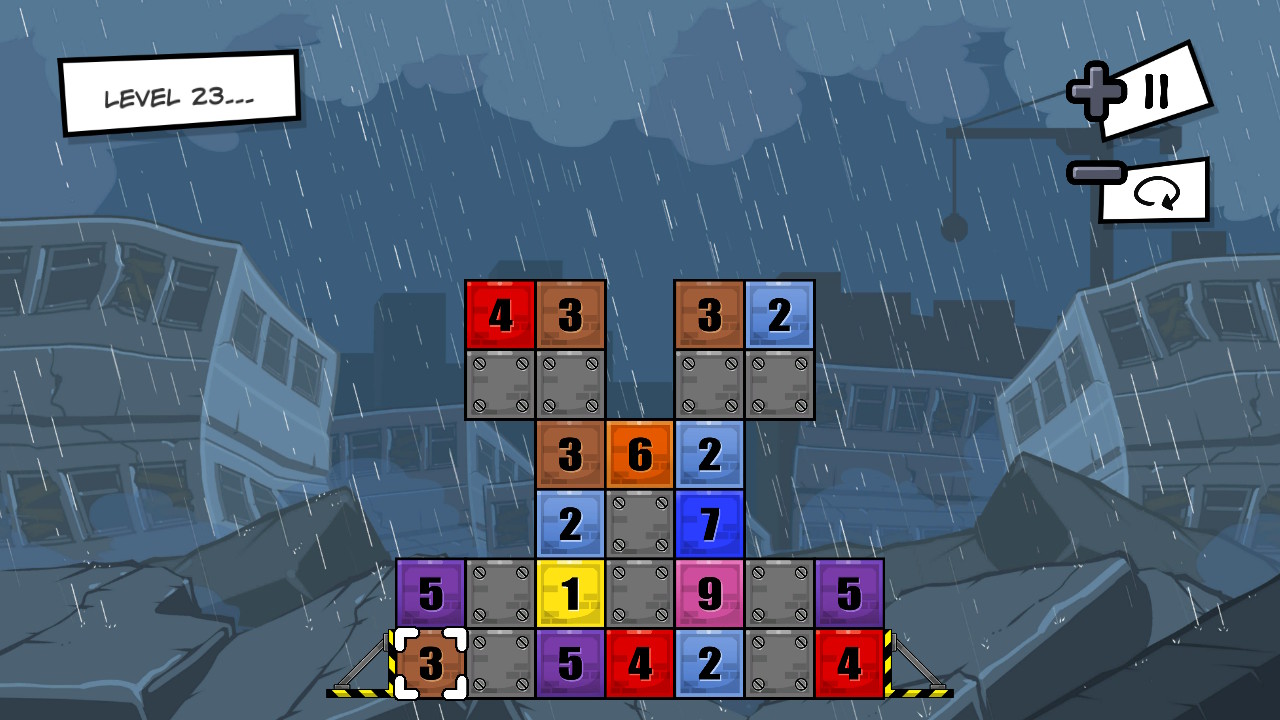The image size is (1280, 720).
Task: Click the plus symbol near the pause button
Action: click(x=1096, y=88)
